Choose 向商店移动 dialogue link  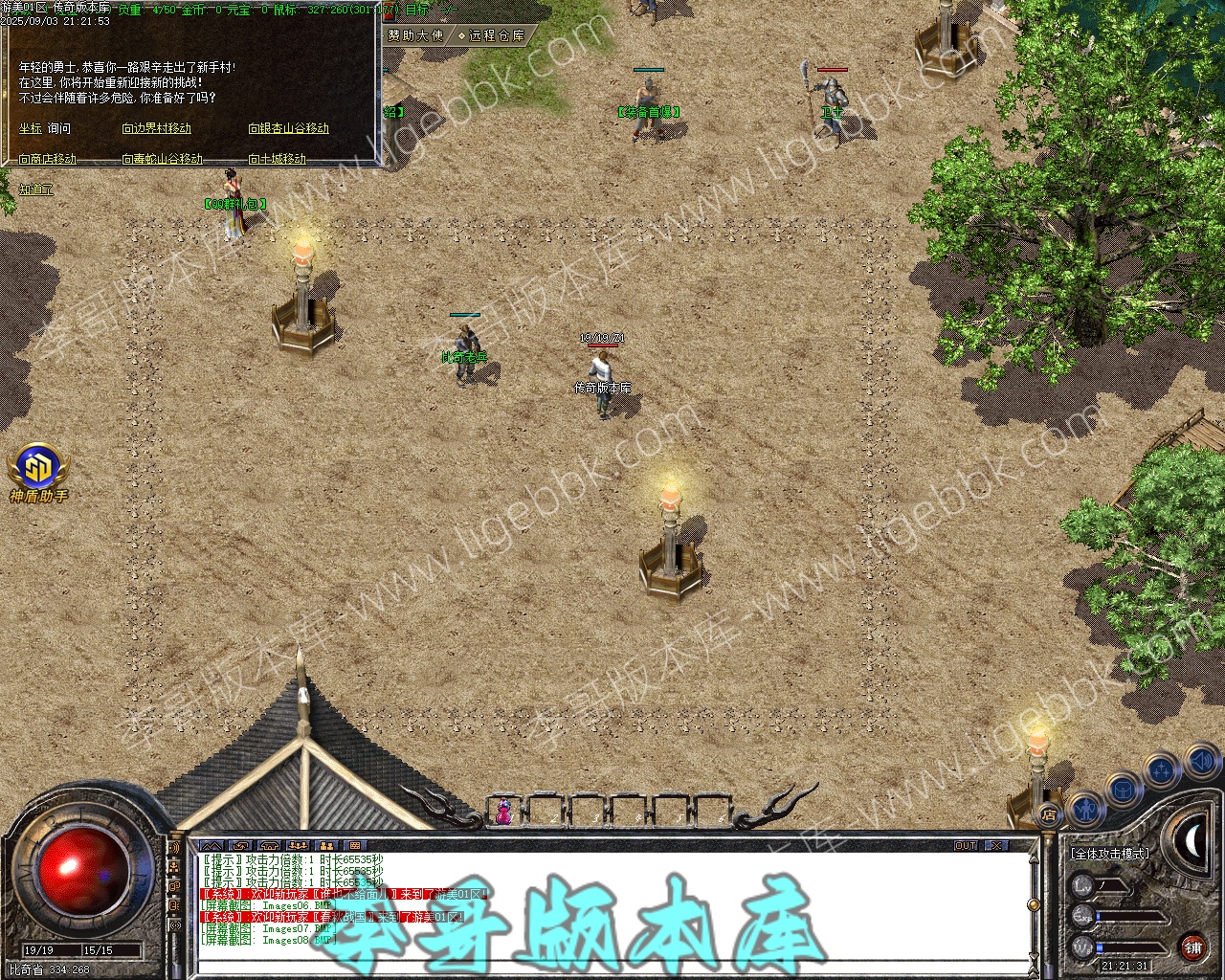(x=47, y=159)
